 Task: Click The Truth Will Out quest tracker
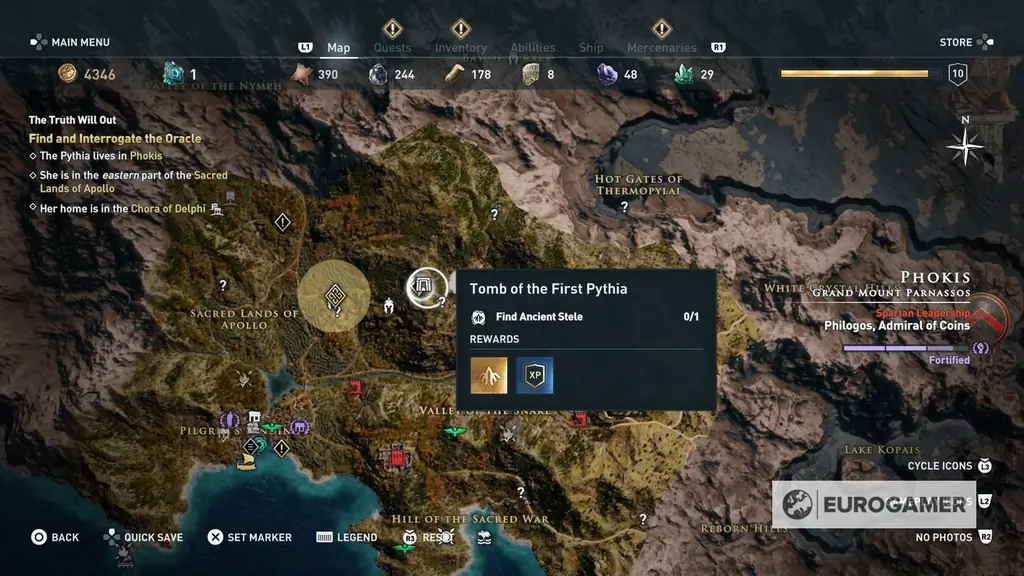tap(72, 120)
